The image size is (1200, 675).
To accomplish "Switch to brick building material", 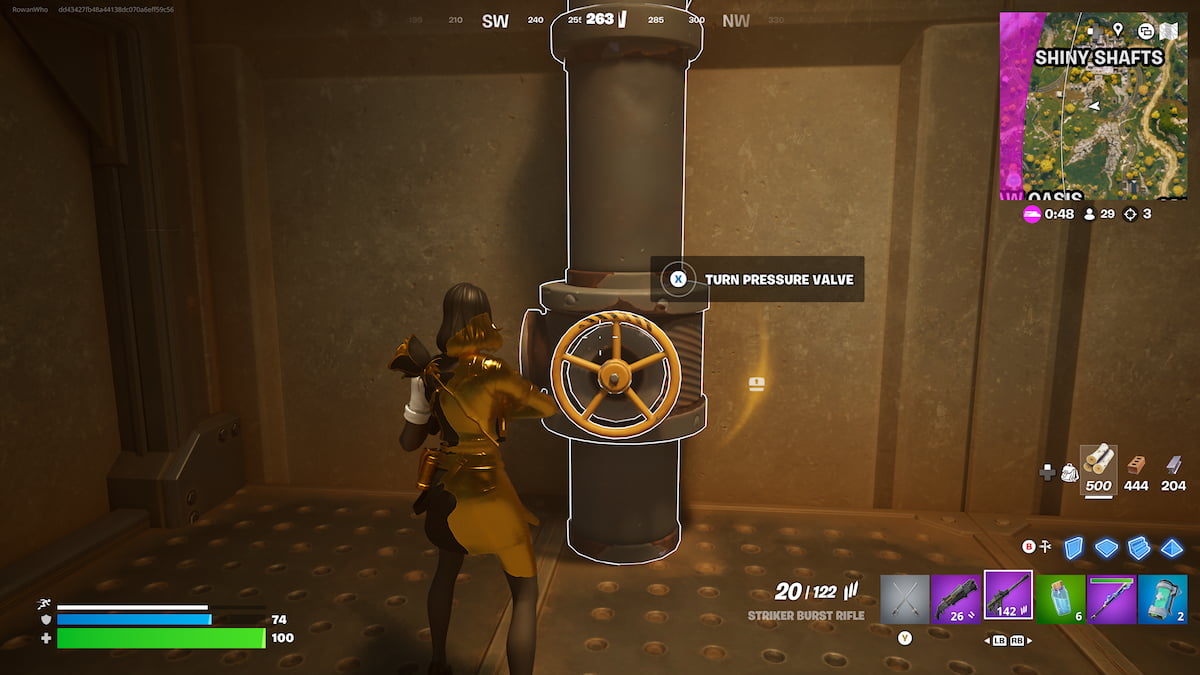I will tap(1136, 466).
